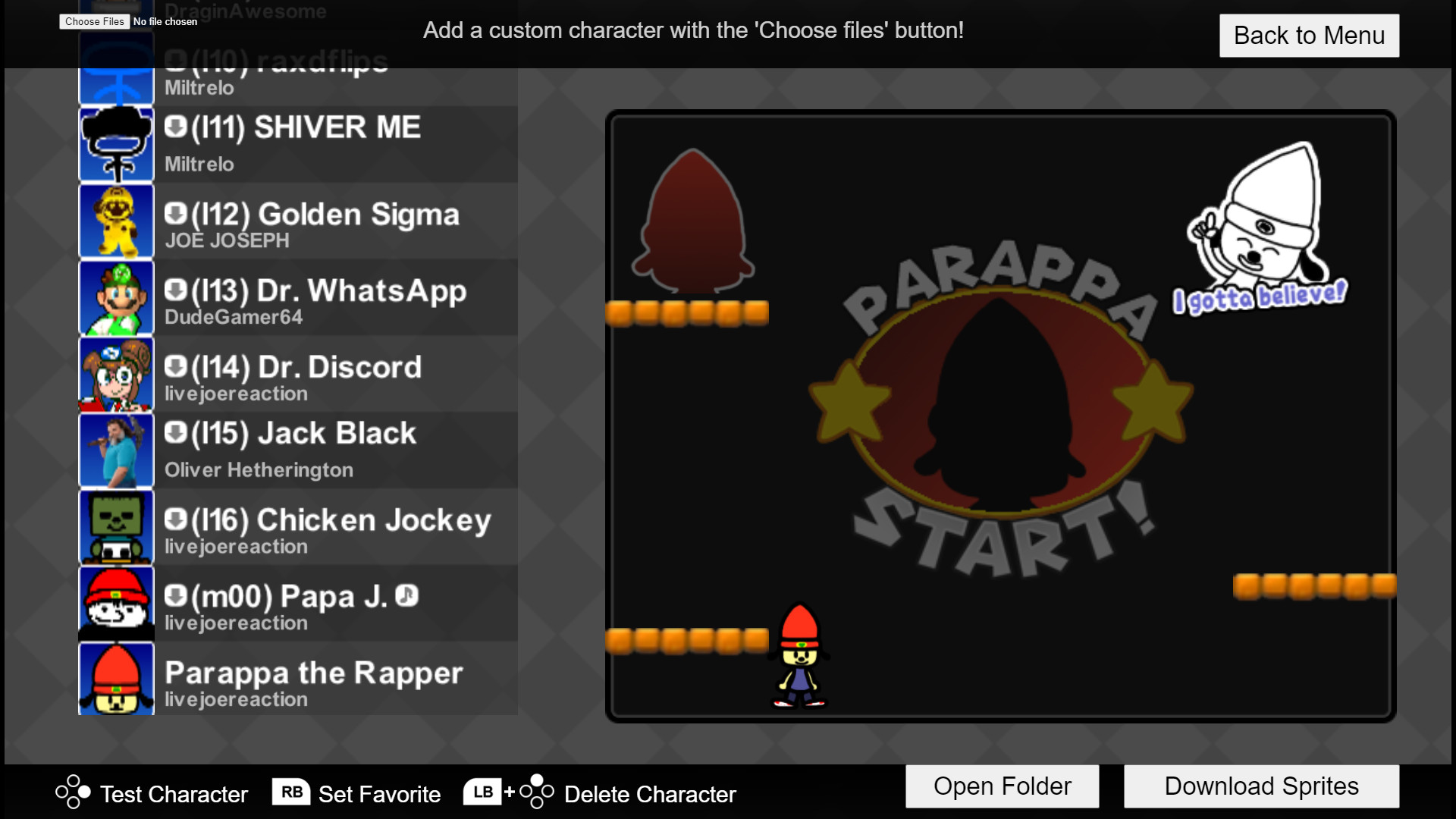Click the RB button icon beside Set Favorite
1456x819 pixels.
tap(292, 791)
